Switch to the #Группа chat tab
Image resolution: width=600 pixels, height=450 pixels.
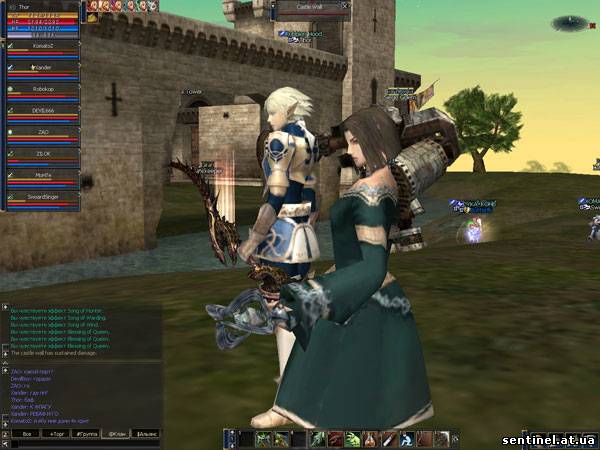[87, 436]
